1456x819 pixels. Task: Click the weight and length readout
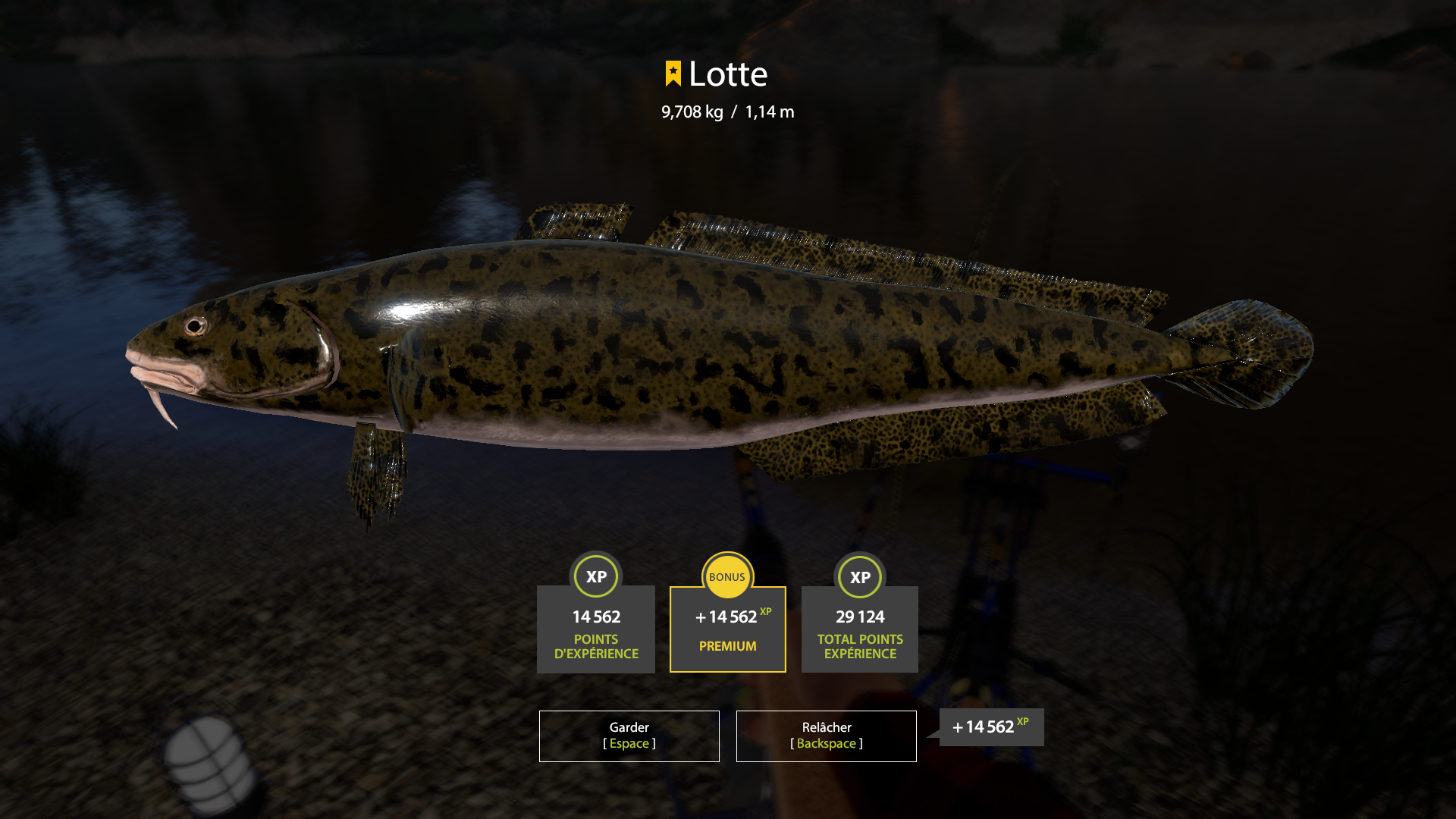pos(727,111)
